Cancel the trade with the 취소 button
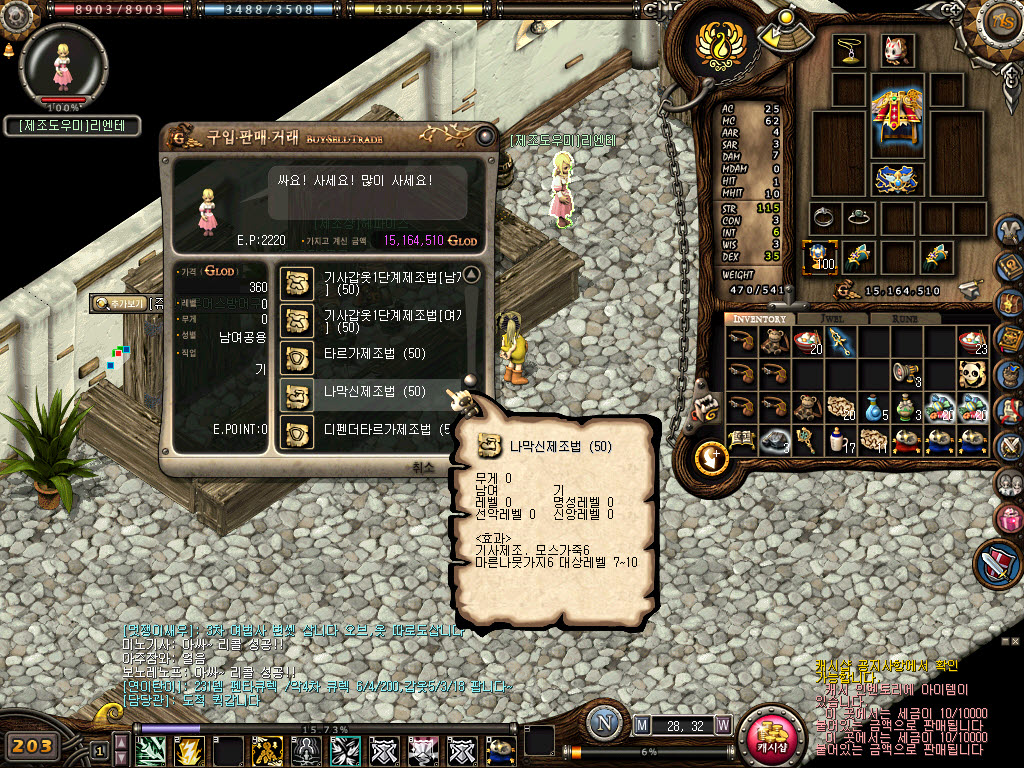 tap(423, 467)
